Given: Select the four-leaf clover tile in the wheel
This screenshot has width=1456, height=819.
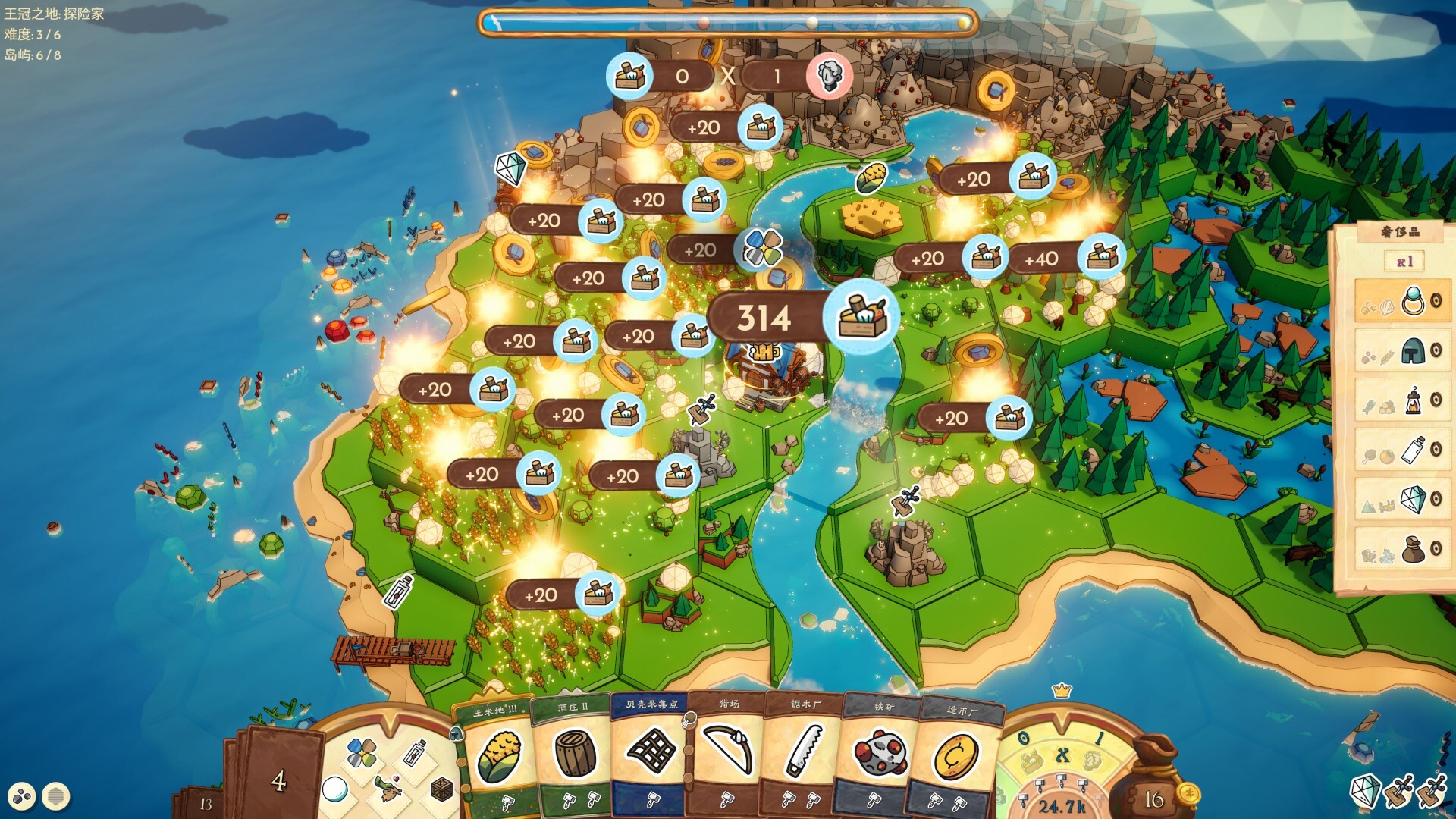Looking at the screenshot, I should 362,753.
